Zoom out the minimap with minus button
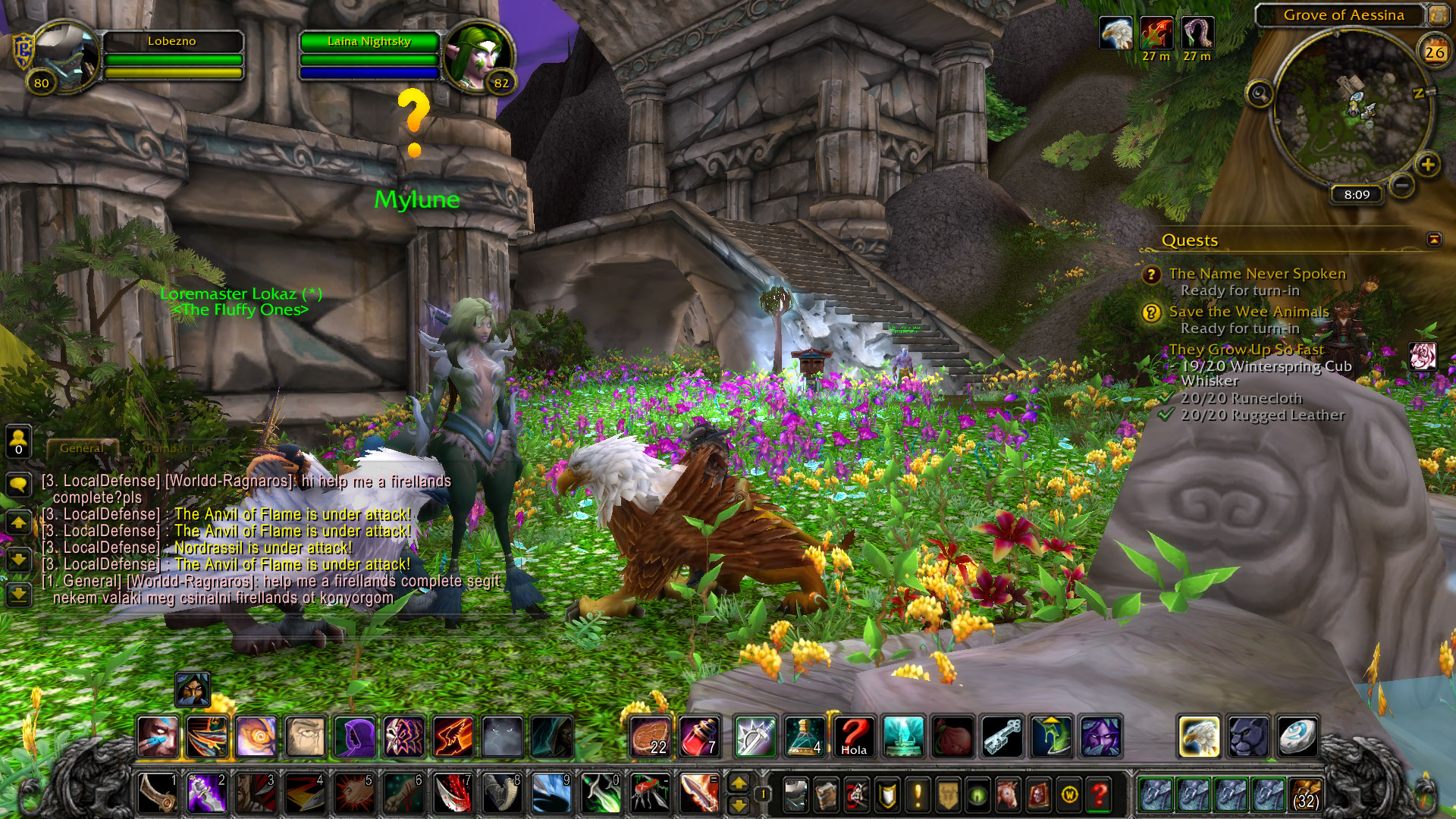The width and height of the screenshot is (1456, 819). point(1402,184)
